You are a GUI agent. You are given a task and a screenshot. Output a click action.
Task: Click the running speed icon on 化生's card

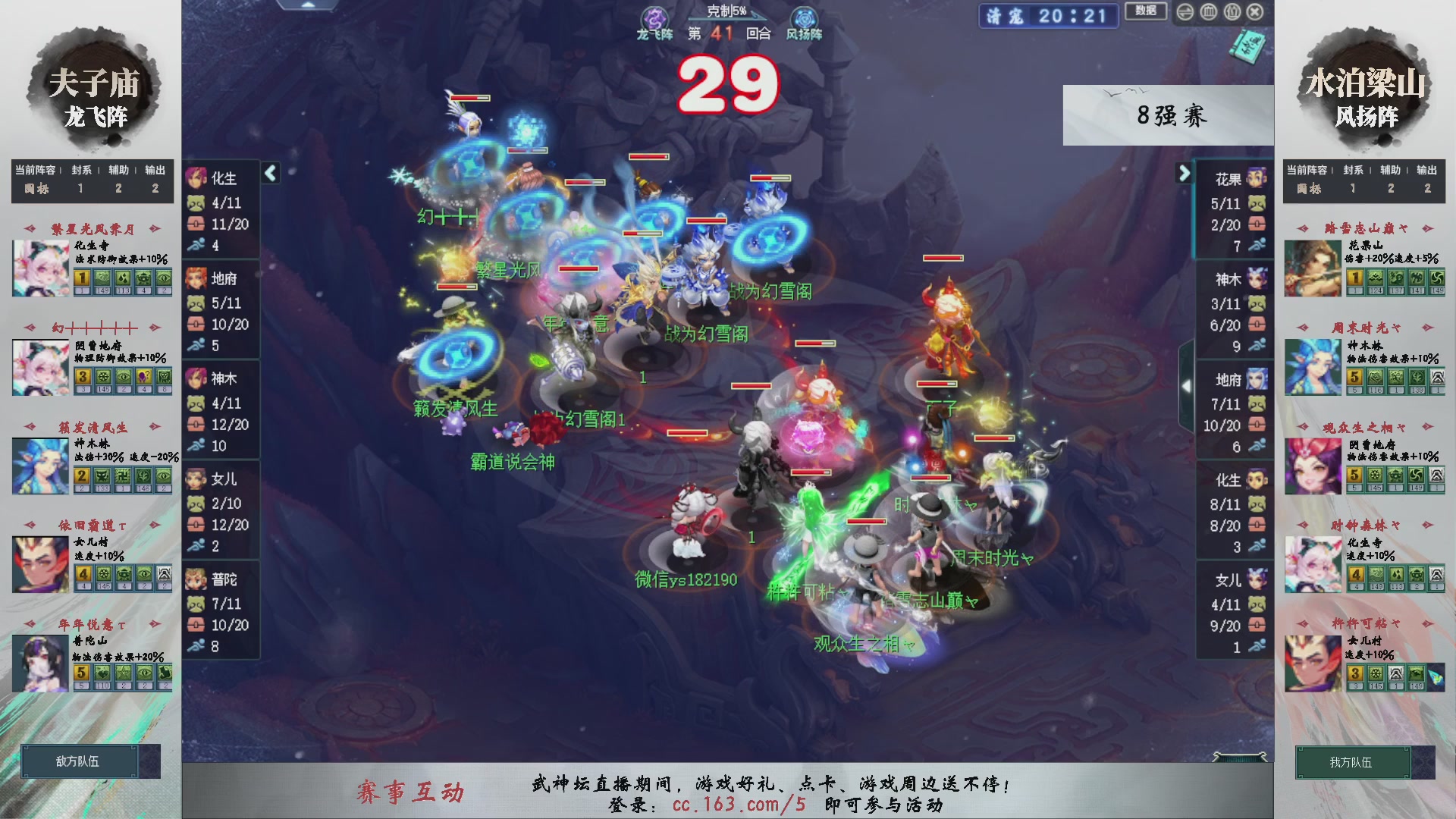click(x=196, y=245)
